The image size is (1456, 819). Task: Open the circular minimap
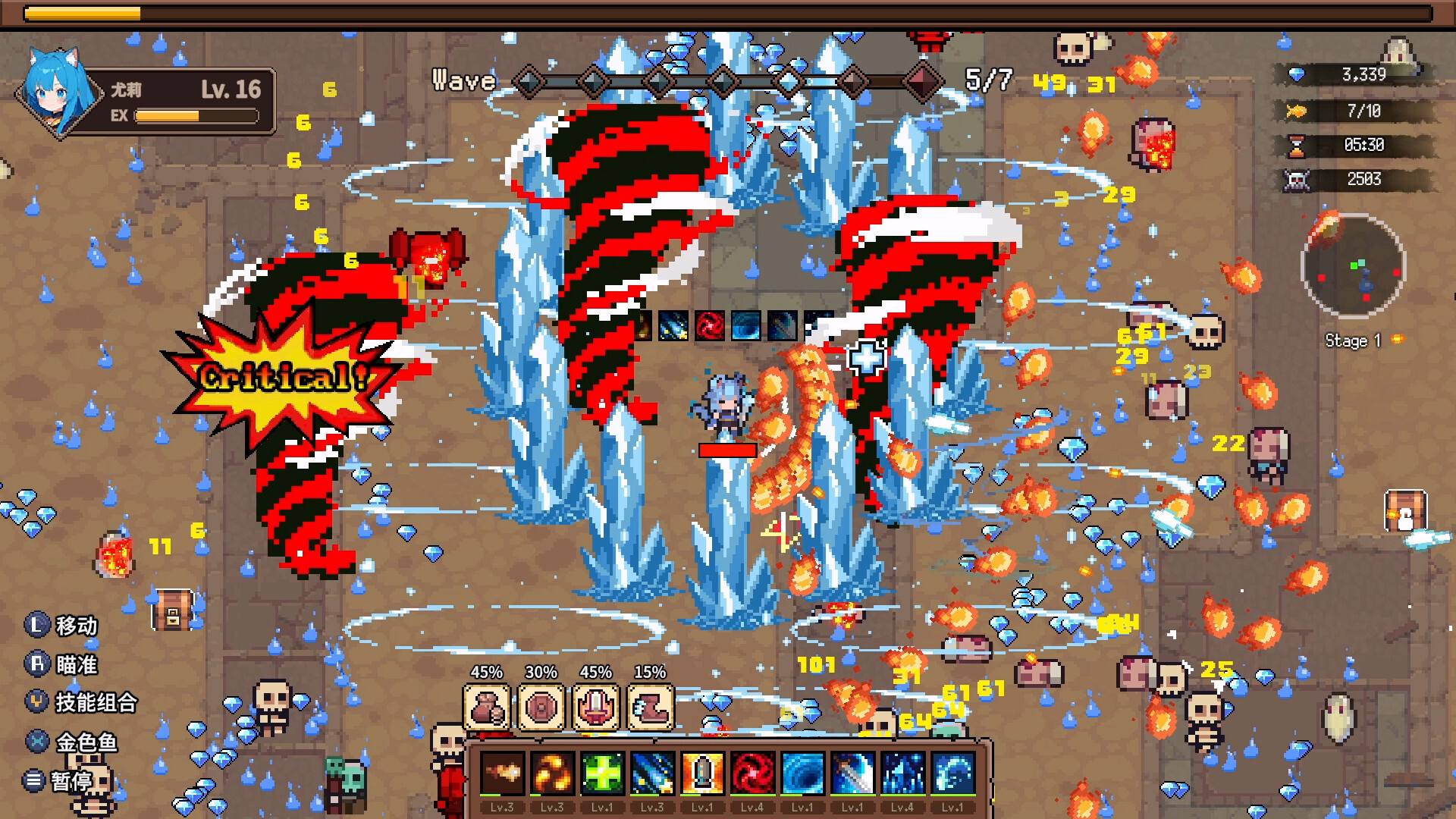(x=1353, y=265)
